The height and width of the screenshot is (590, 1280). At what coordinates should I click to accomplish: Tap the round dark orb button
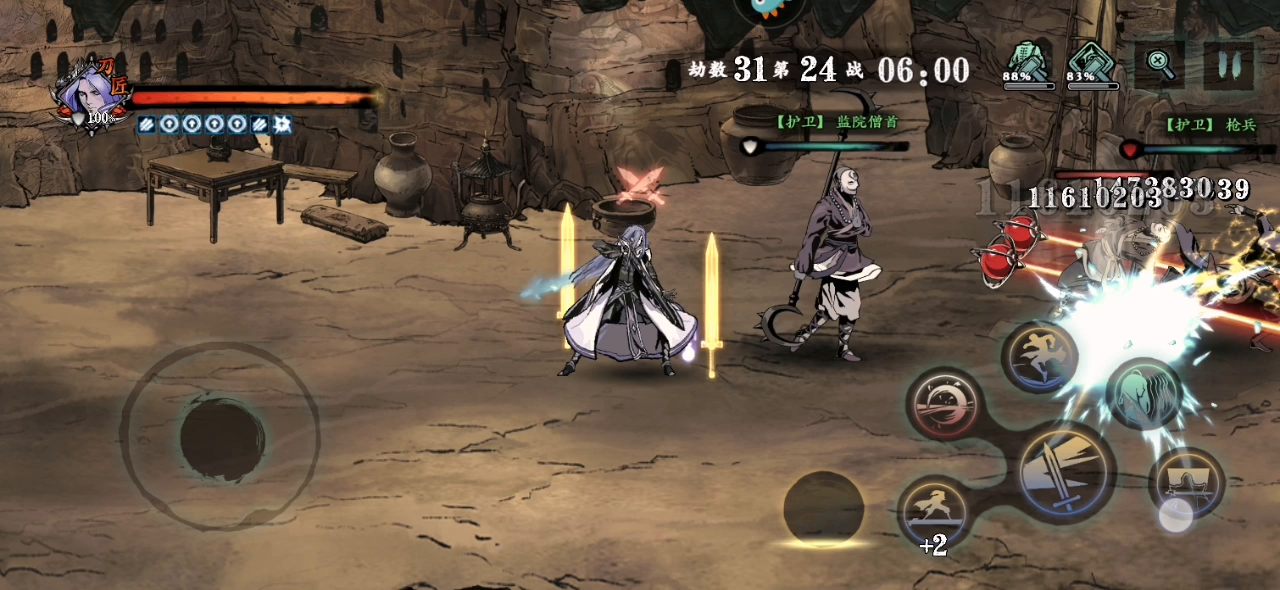823,510
